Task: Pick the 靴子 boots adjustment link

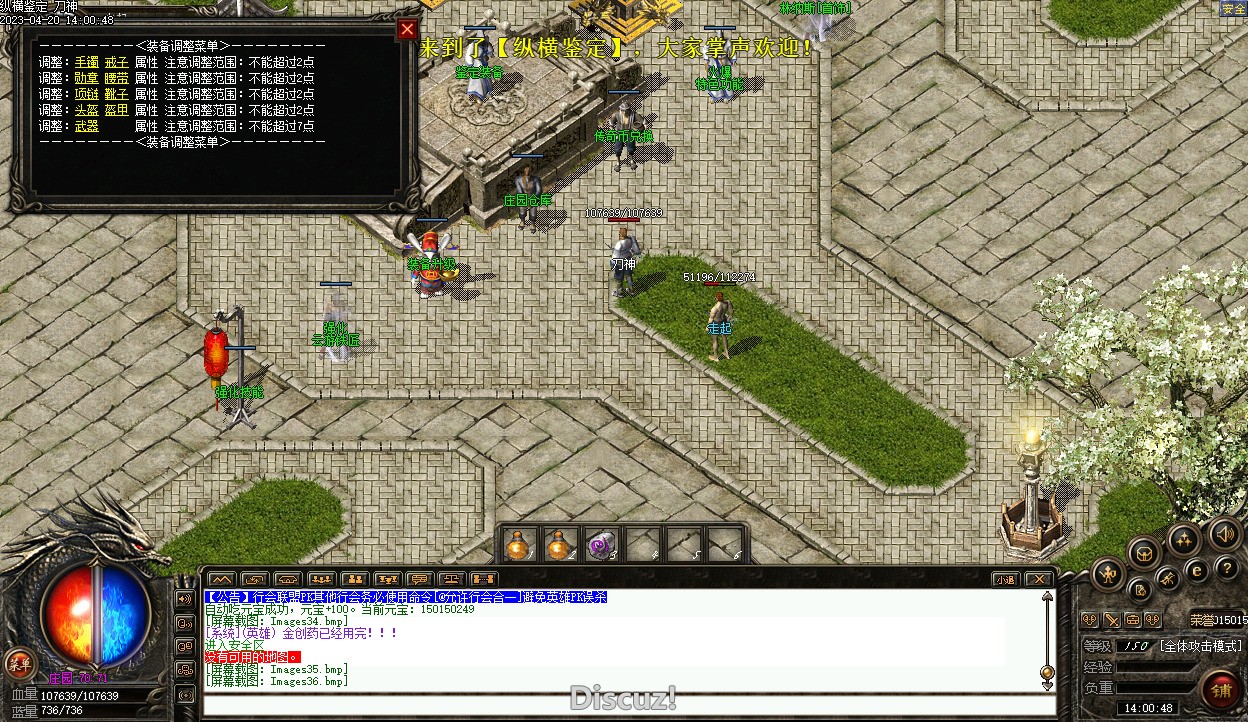Action: pos(116,94)
